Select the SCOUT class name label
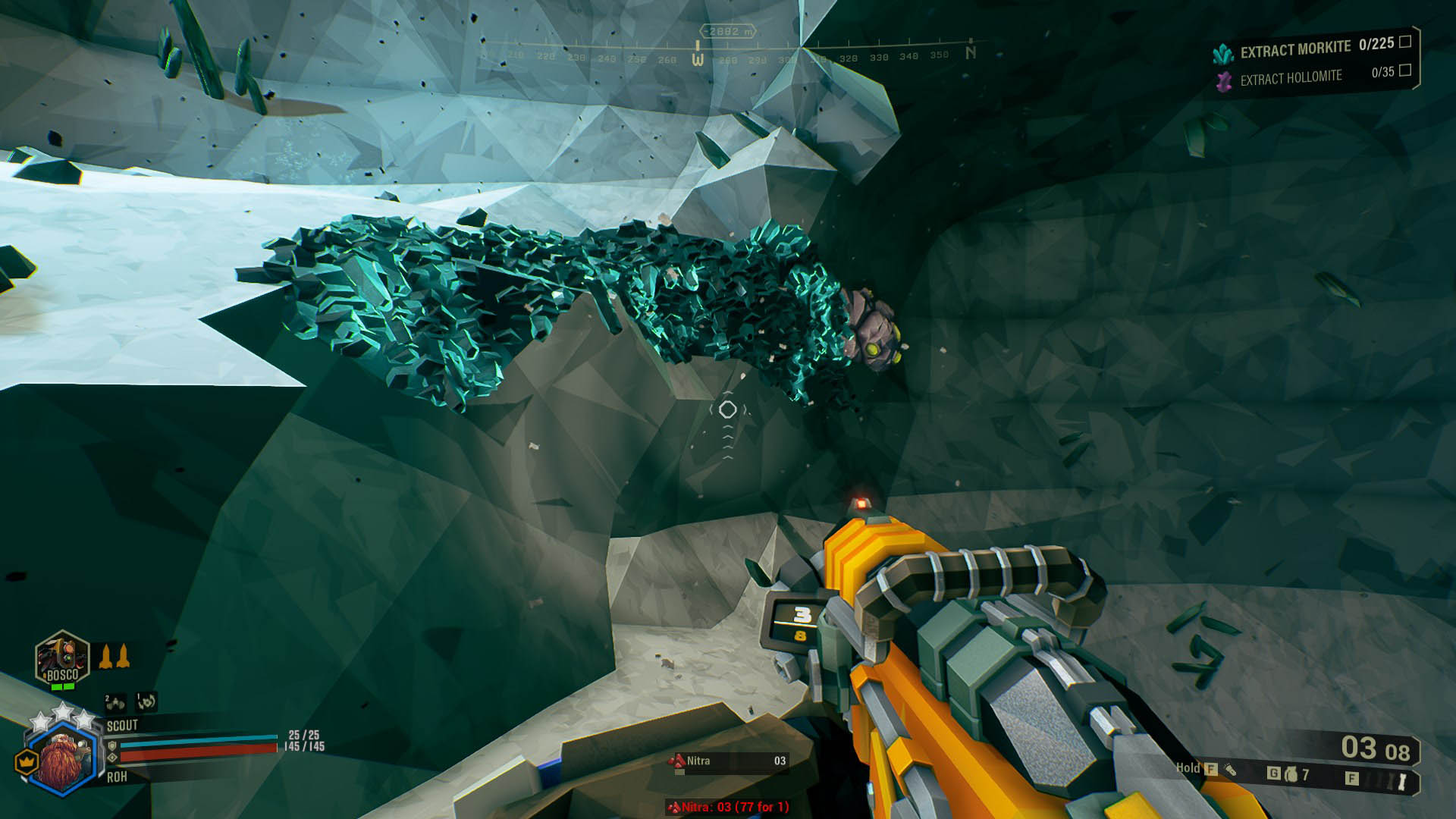This screenshot has width=1456, height=819. [122, 725]
